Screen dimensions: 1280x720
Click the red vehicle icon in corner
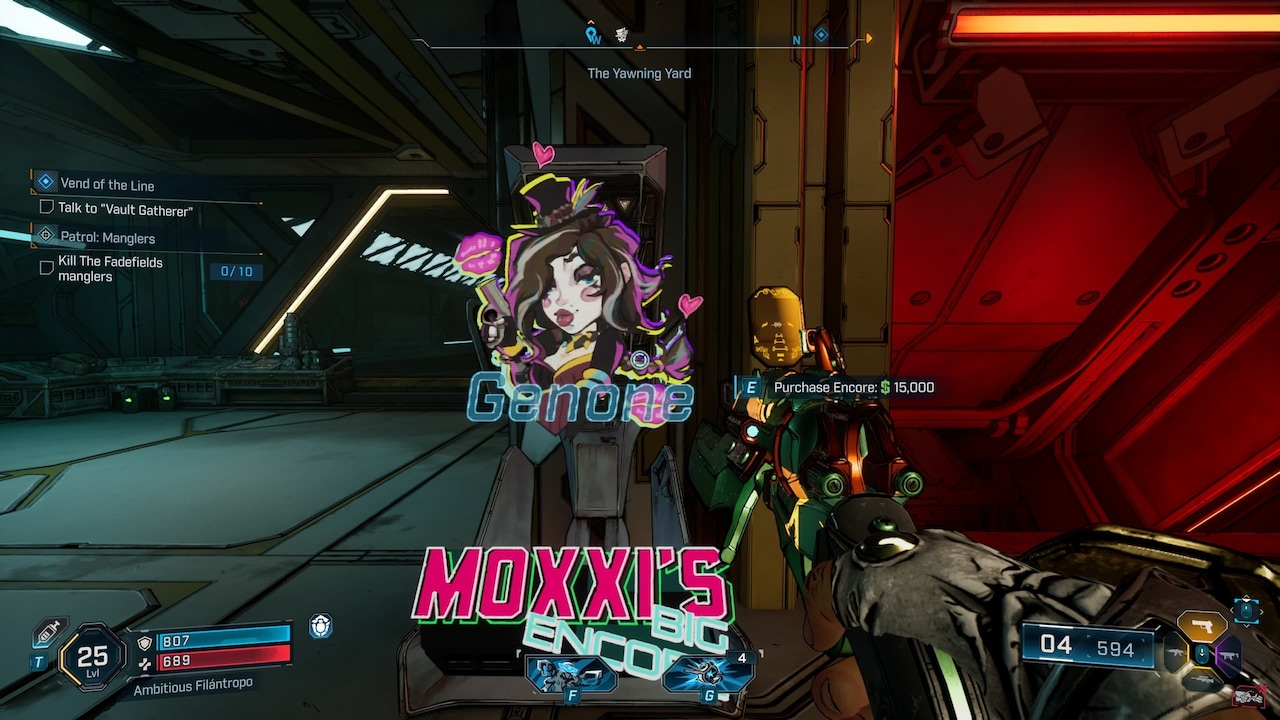1247,695
